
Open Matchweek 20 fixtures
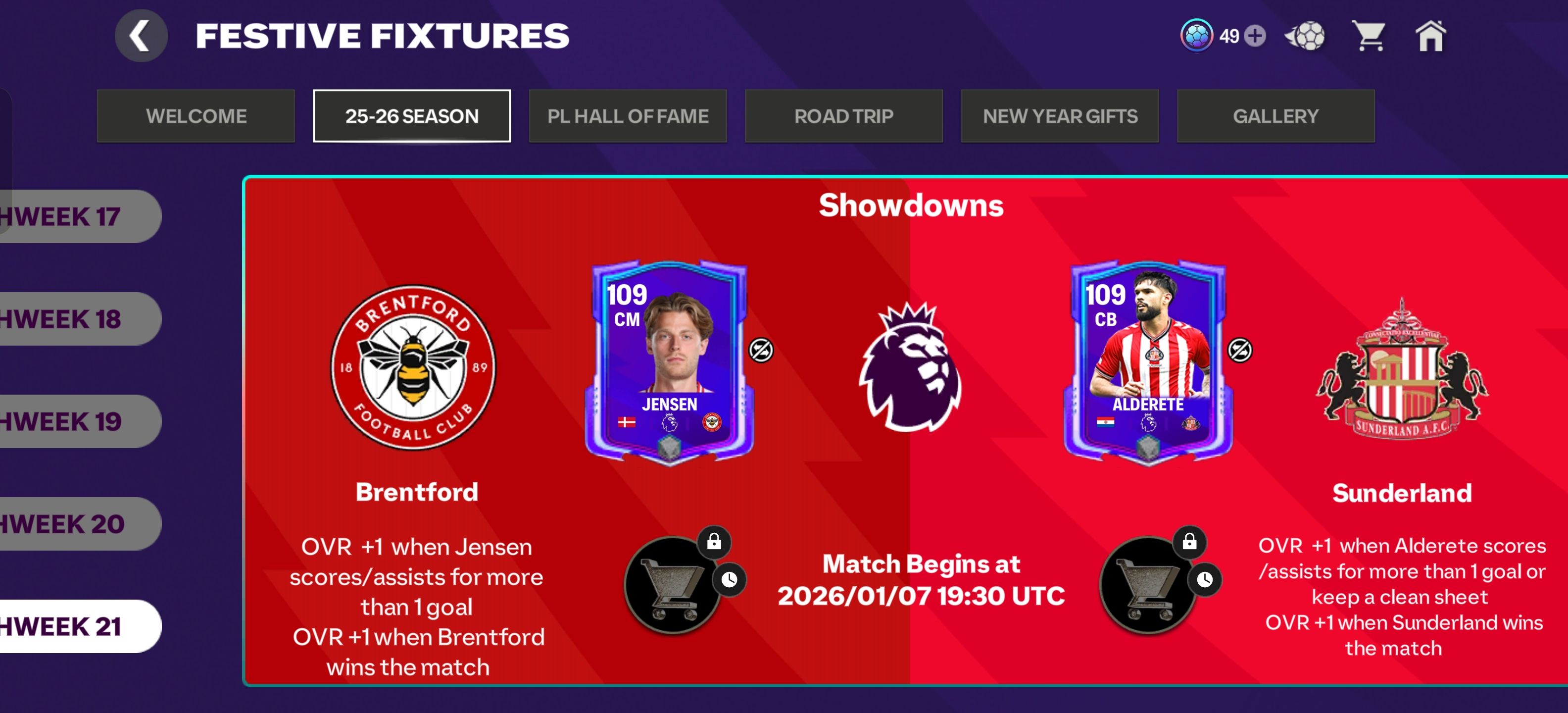[73, 524]
